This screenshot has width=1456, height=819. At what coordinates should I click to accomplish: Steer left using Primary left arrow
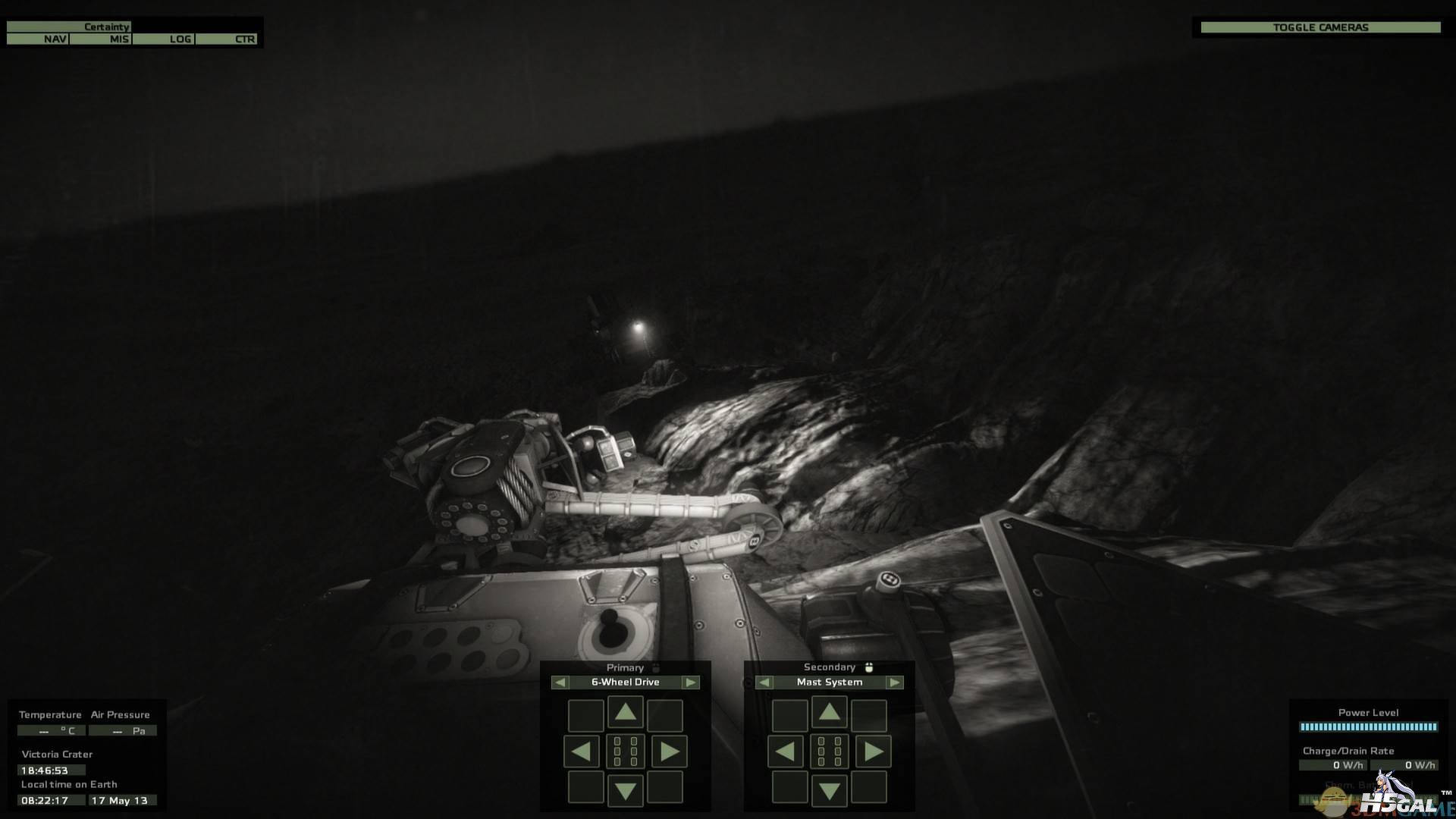point(581,752)
